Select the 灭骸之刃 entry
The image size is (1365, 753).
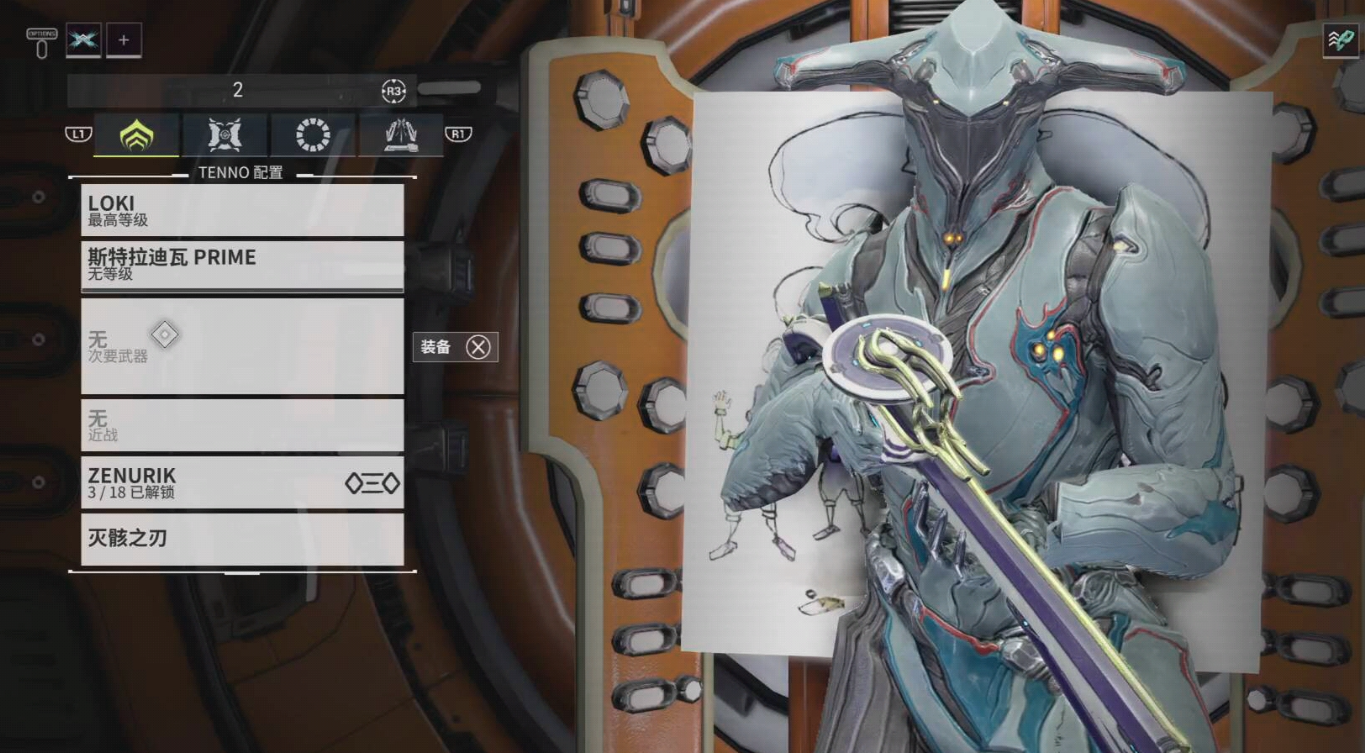coord(242,539)
